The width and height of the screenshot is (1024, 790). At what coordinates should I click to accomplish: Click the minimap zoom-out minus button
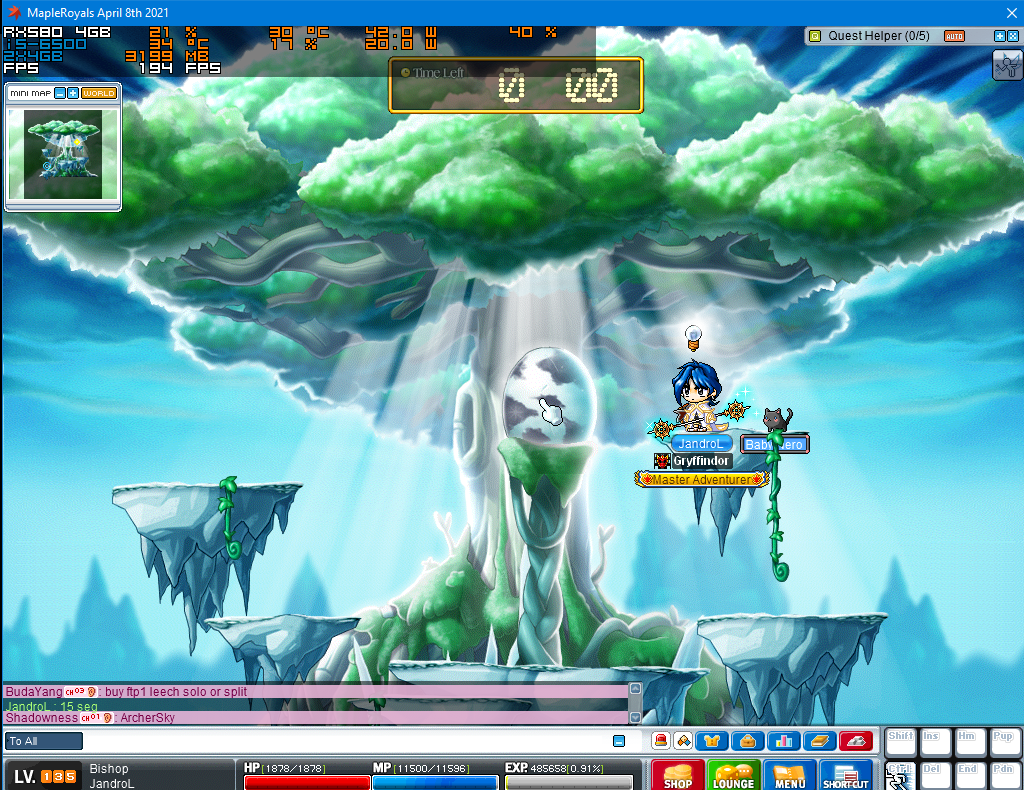60,93
